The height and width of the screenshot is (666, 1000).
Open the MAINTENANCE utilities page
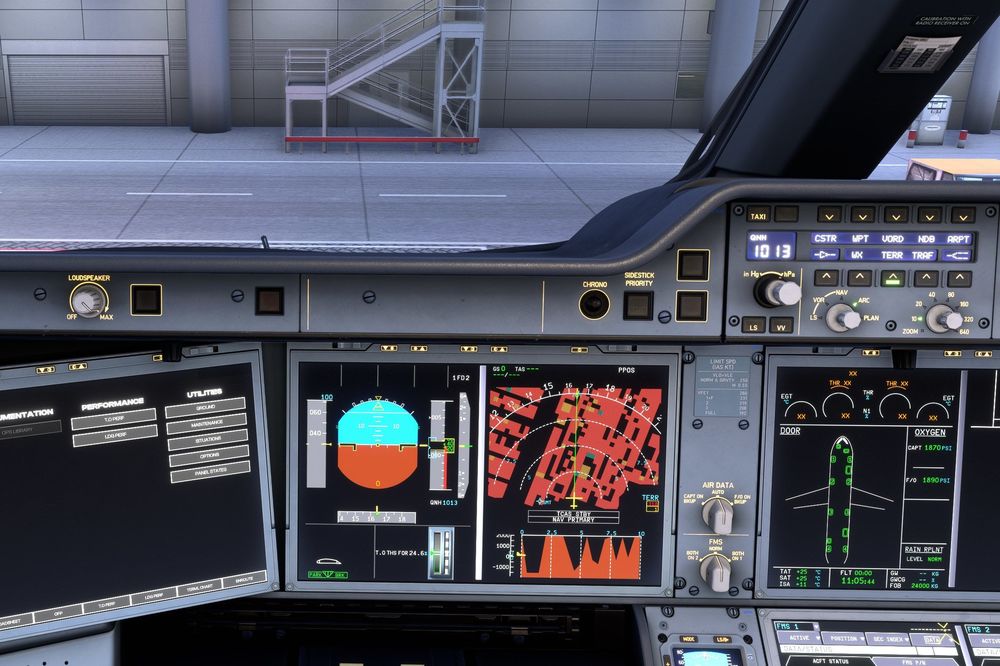point(208,424)
